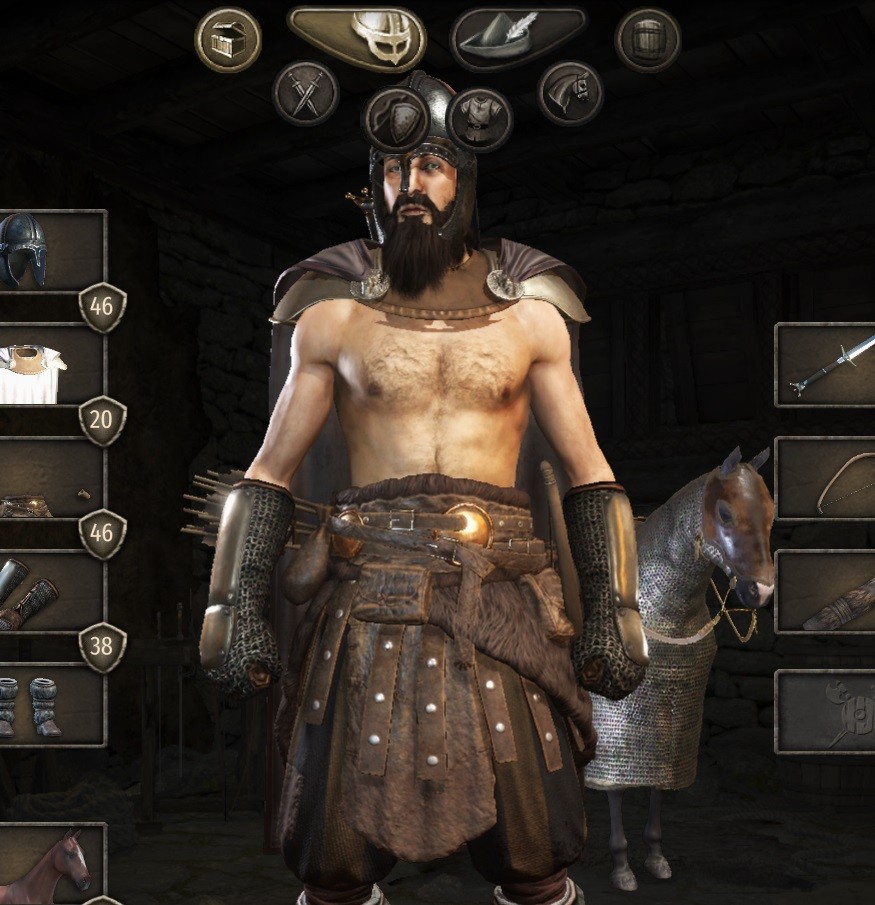Select the treasure chest filter icon
875x905 pixels.
click(228, 40)
